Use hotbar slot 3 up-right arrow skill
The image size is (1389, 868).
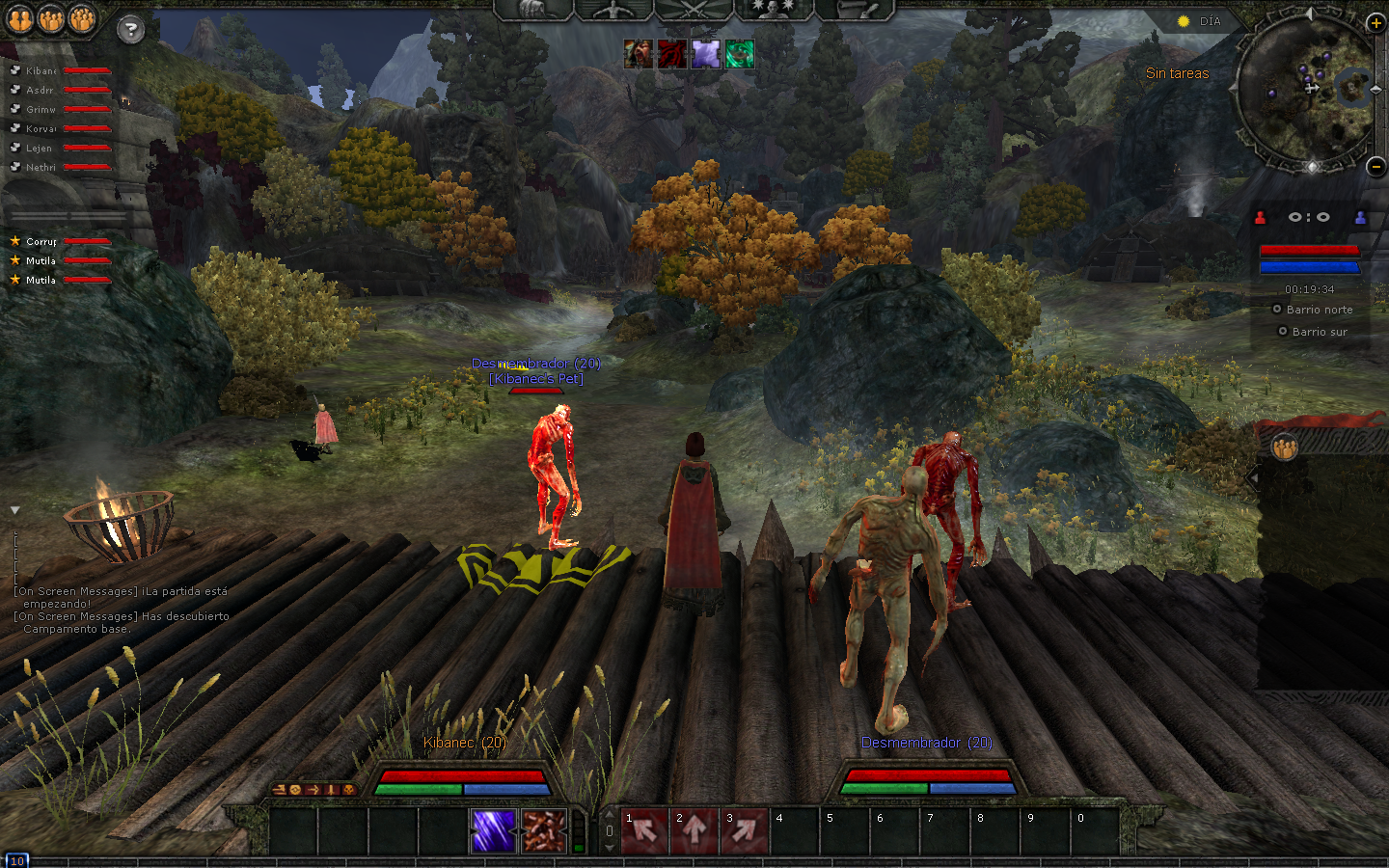(x=745, y=830)
